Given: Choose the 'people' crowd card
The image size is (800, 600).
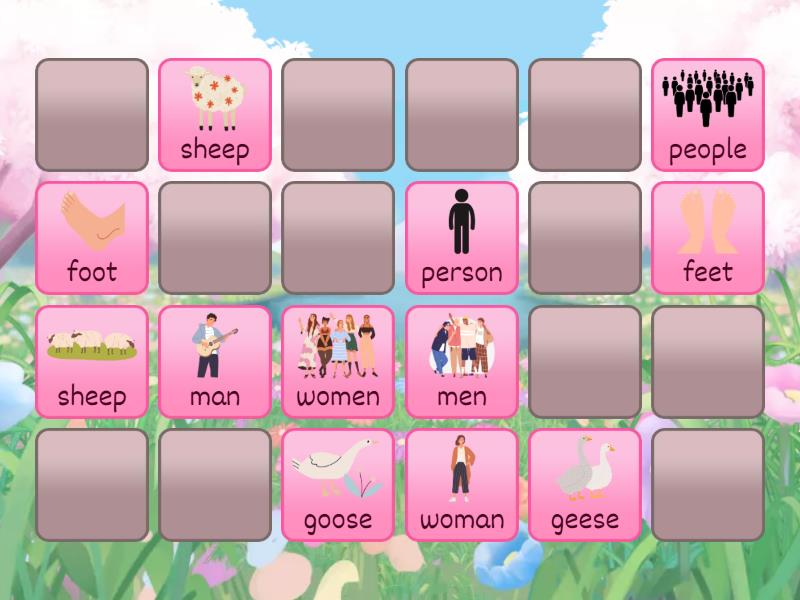Looking at the screenshot, I should [x=708, y=114].
